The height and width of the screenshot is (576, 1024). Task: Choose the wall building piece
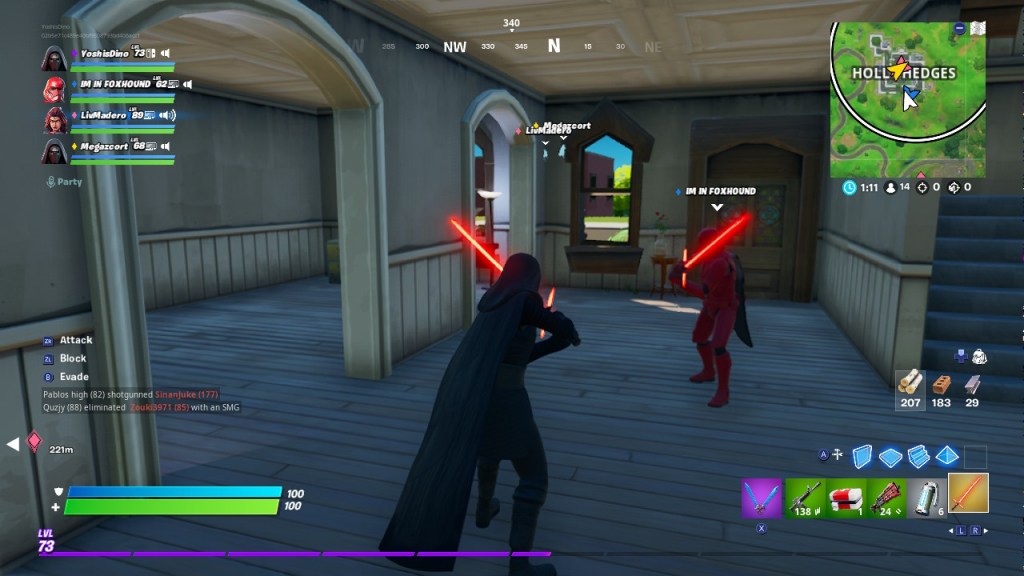(863, 457)
